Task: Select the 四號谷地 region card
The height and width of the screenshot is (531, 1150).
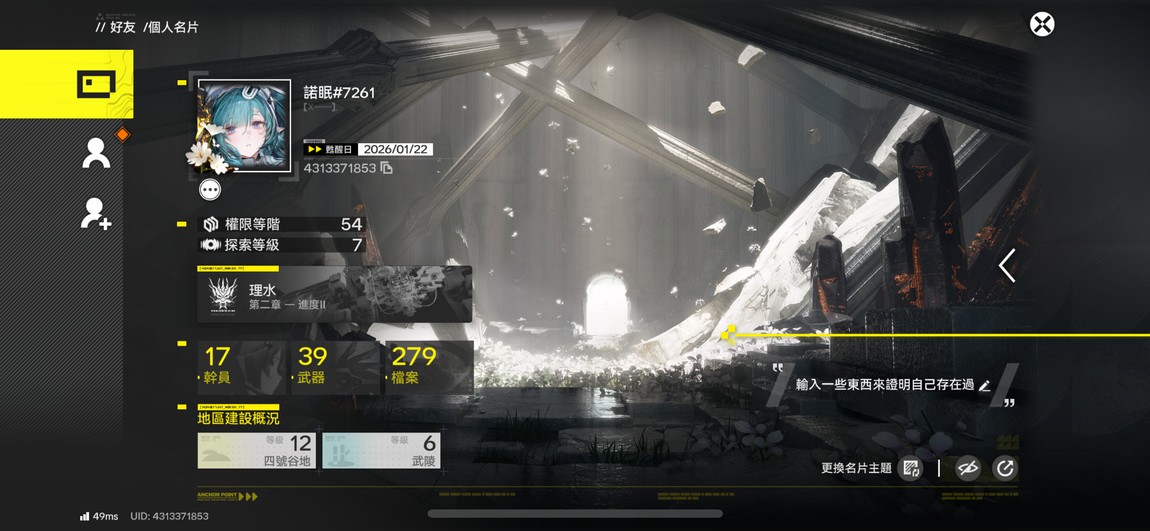Action: pyautogui.click(x=257, y=451)
